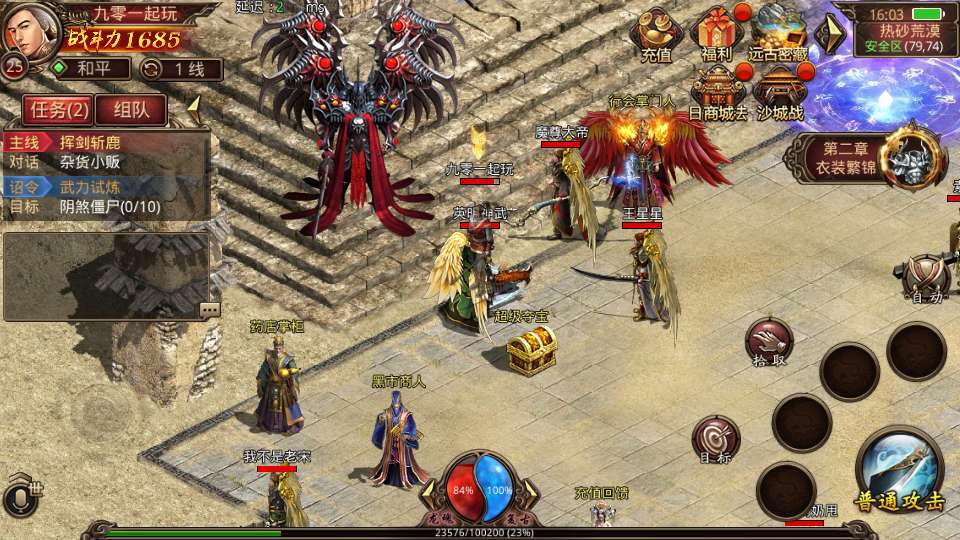Open the 远古密藏 treasure event
Screen dimensions: 960x540
pyautogui.click(x=779, y=33)
